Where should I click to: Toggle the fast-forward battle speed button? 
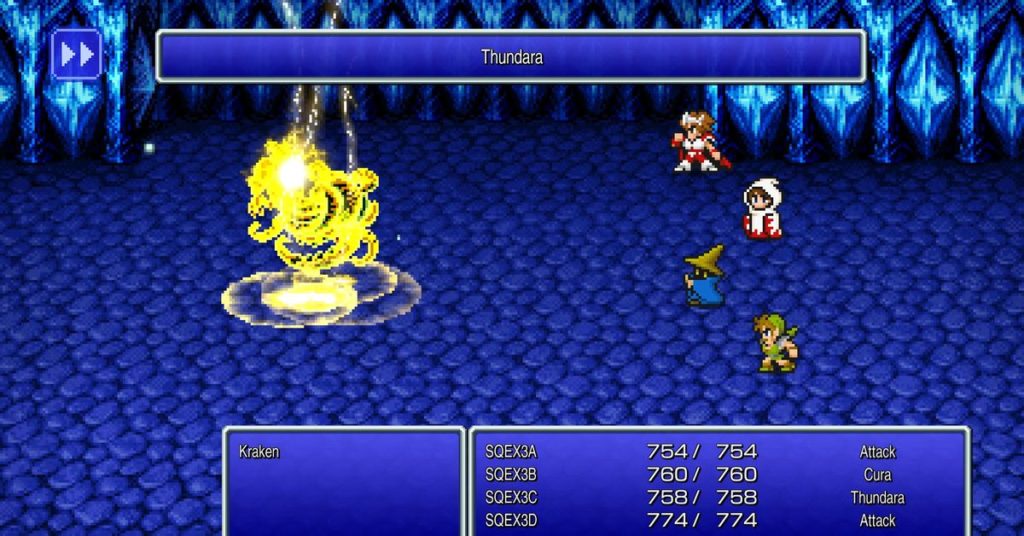click(77, 55)
